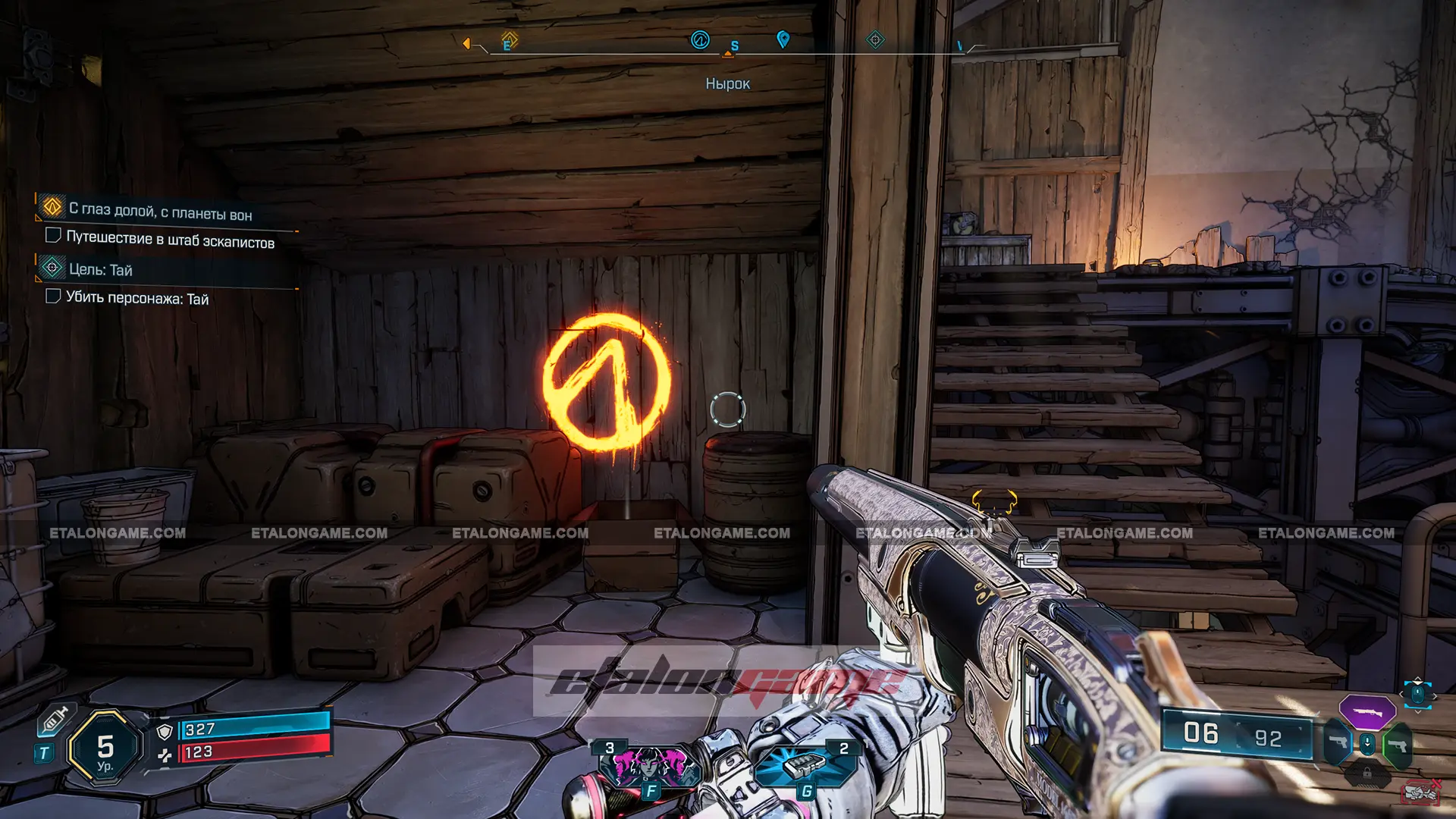The height and width of the screenshot is (819, 1456).
Task: Click the shield icon beside the blue bar
Action: coord(165,731)
